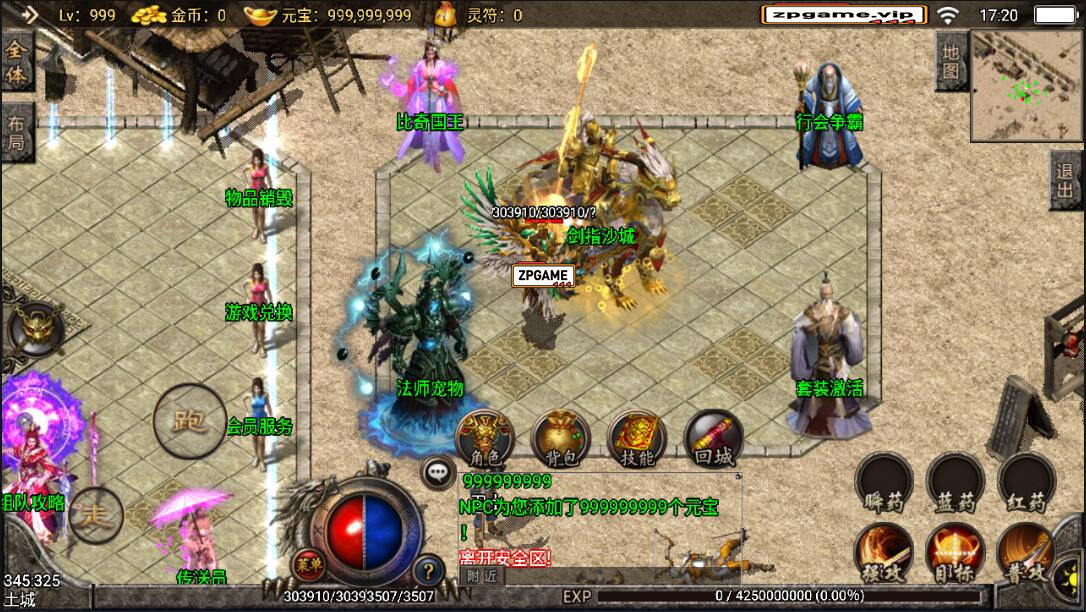This screenshot has width=1086, height=612.
Task: Use the 红药 health potion slot
Action: 1027,482
